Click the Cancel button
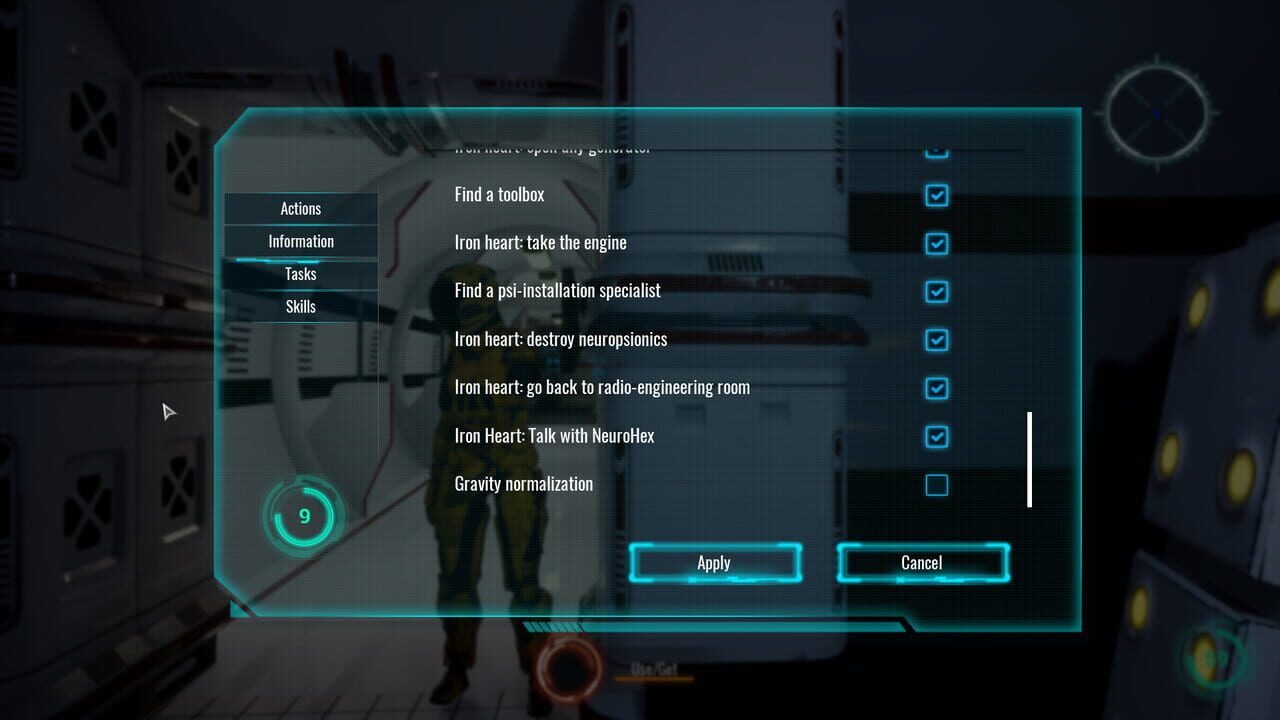Image resolution: width=1280 pixels, height=720 pixels. tap(921, 562)
